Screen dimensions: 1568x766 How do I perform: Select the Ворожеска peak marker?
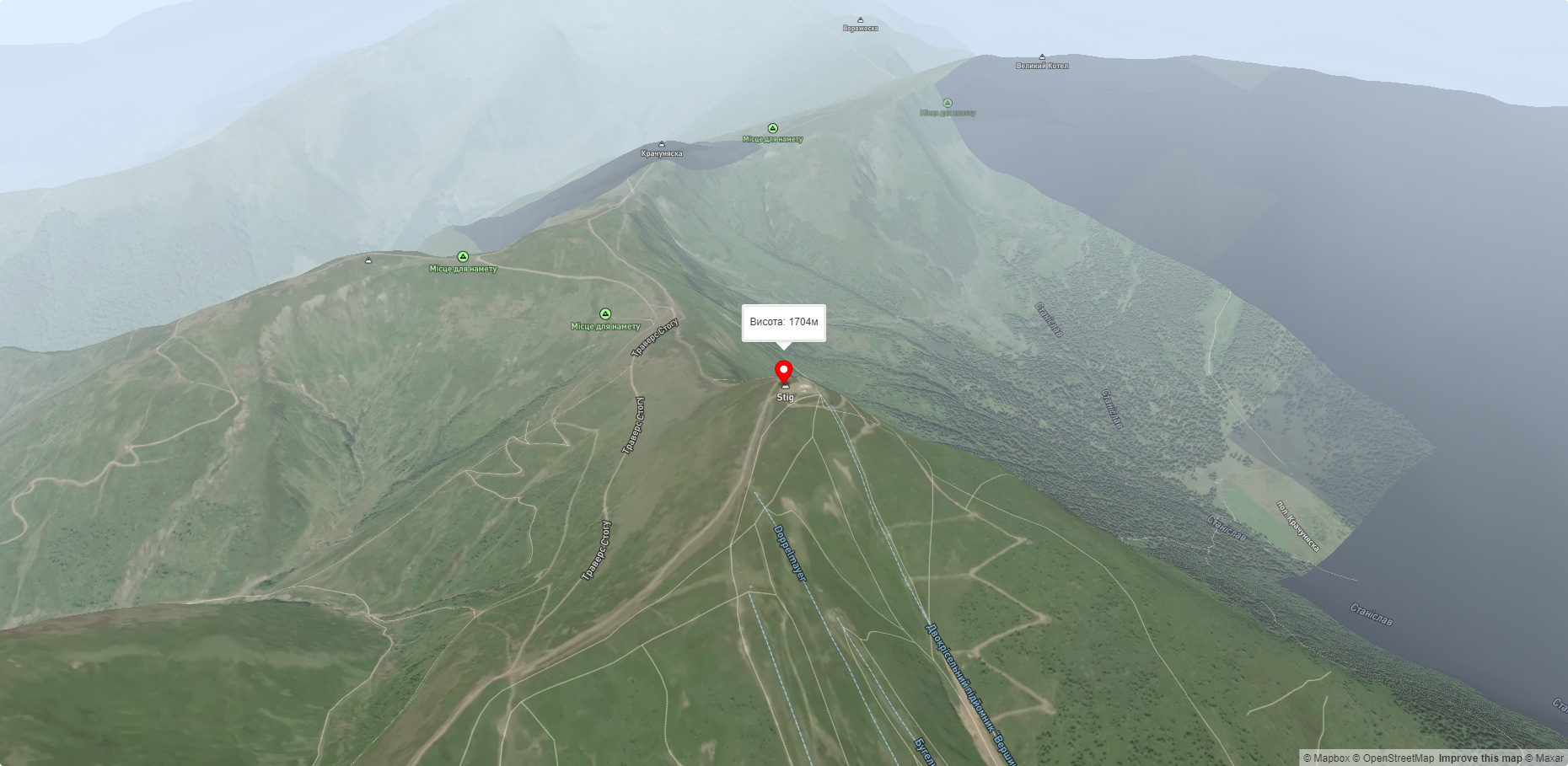860,20
